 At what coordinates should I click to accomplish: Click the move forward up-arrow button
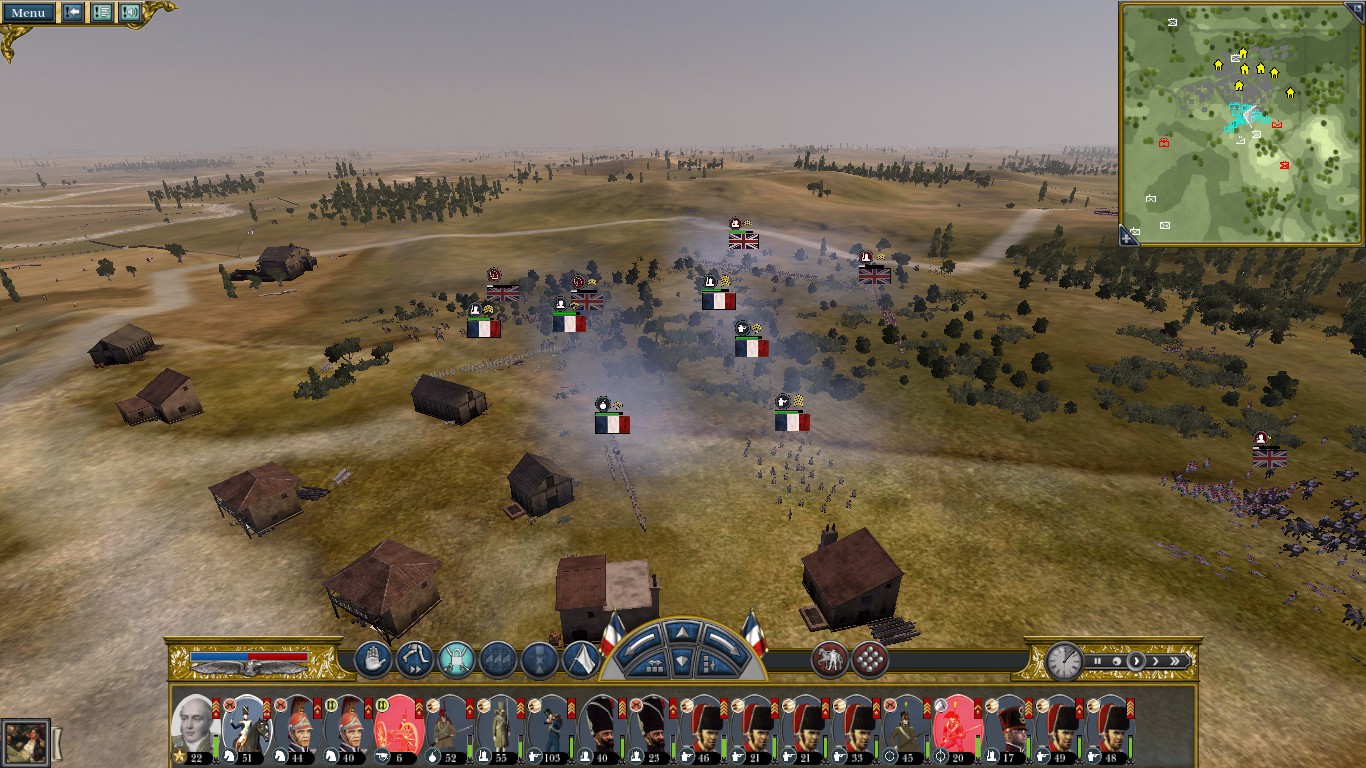click(681, 632)
